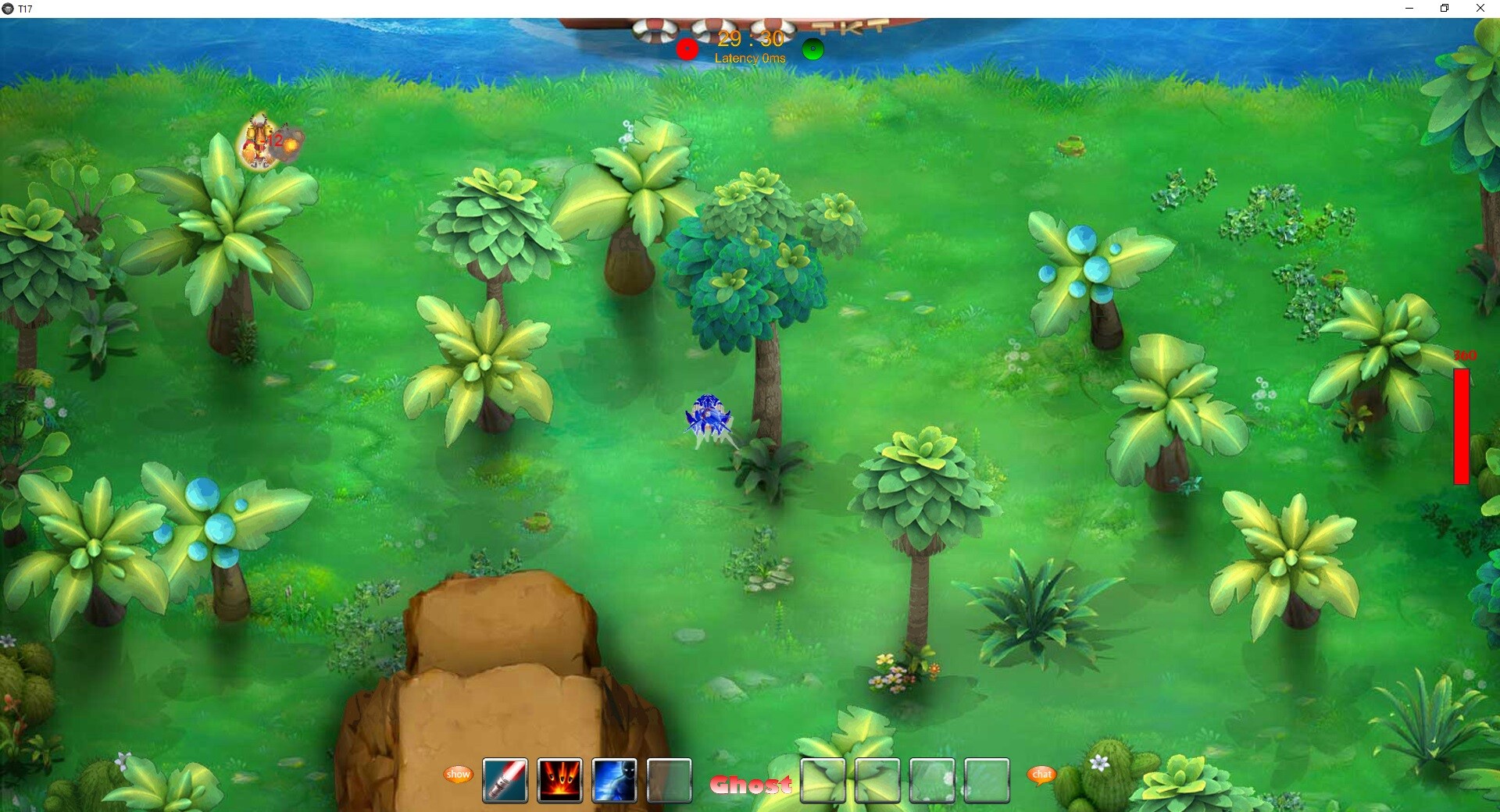1500x812 pixels.
Task: Click the first empty slot right of Ghost
Action: pos(823,781)
